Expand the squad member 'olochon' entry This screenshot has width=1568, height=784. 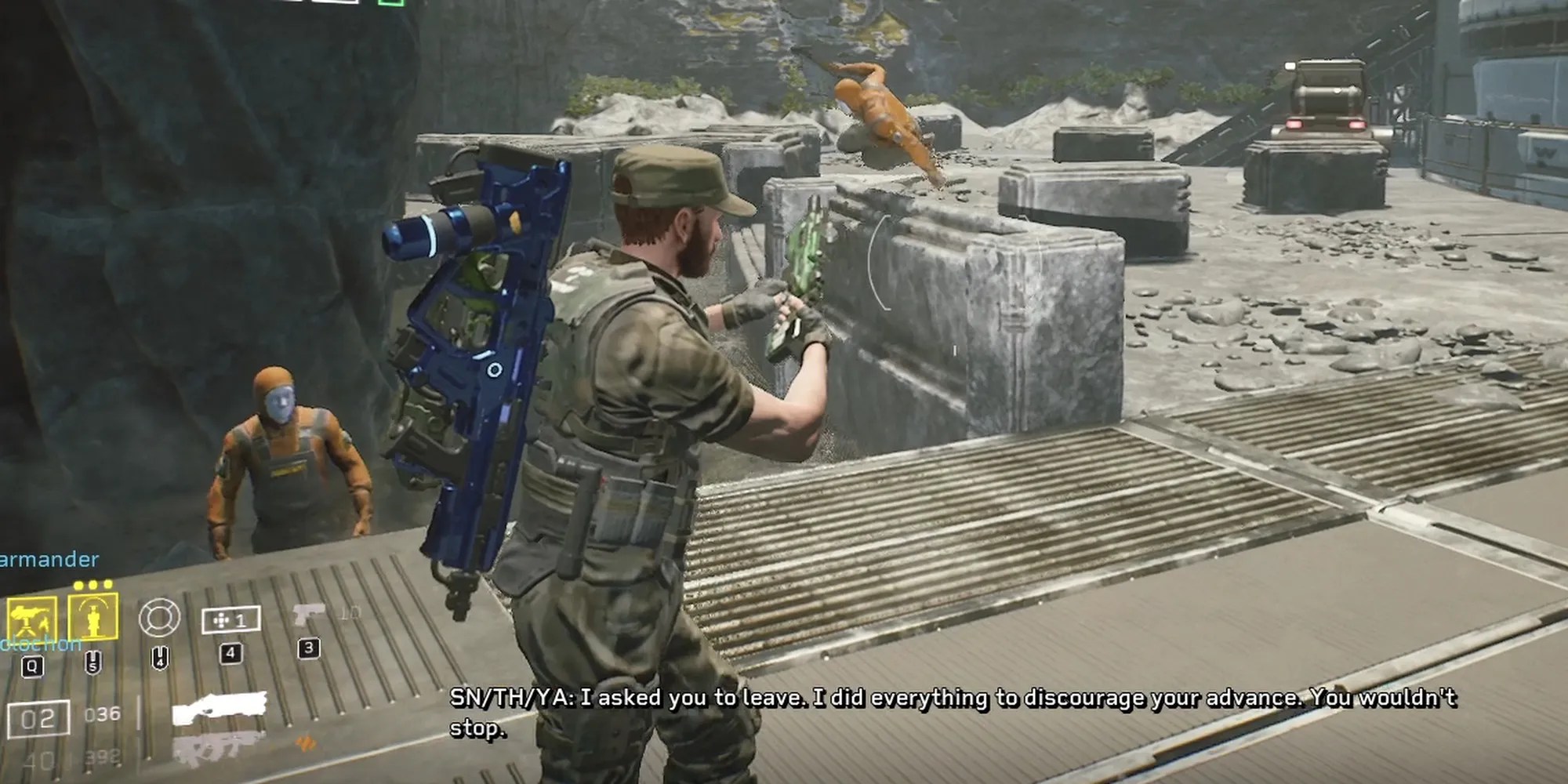tap(39, 644)
